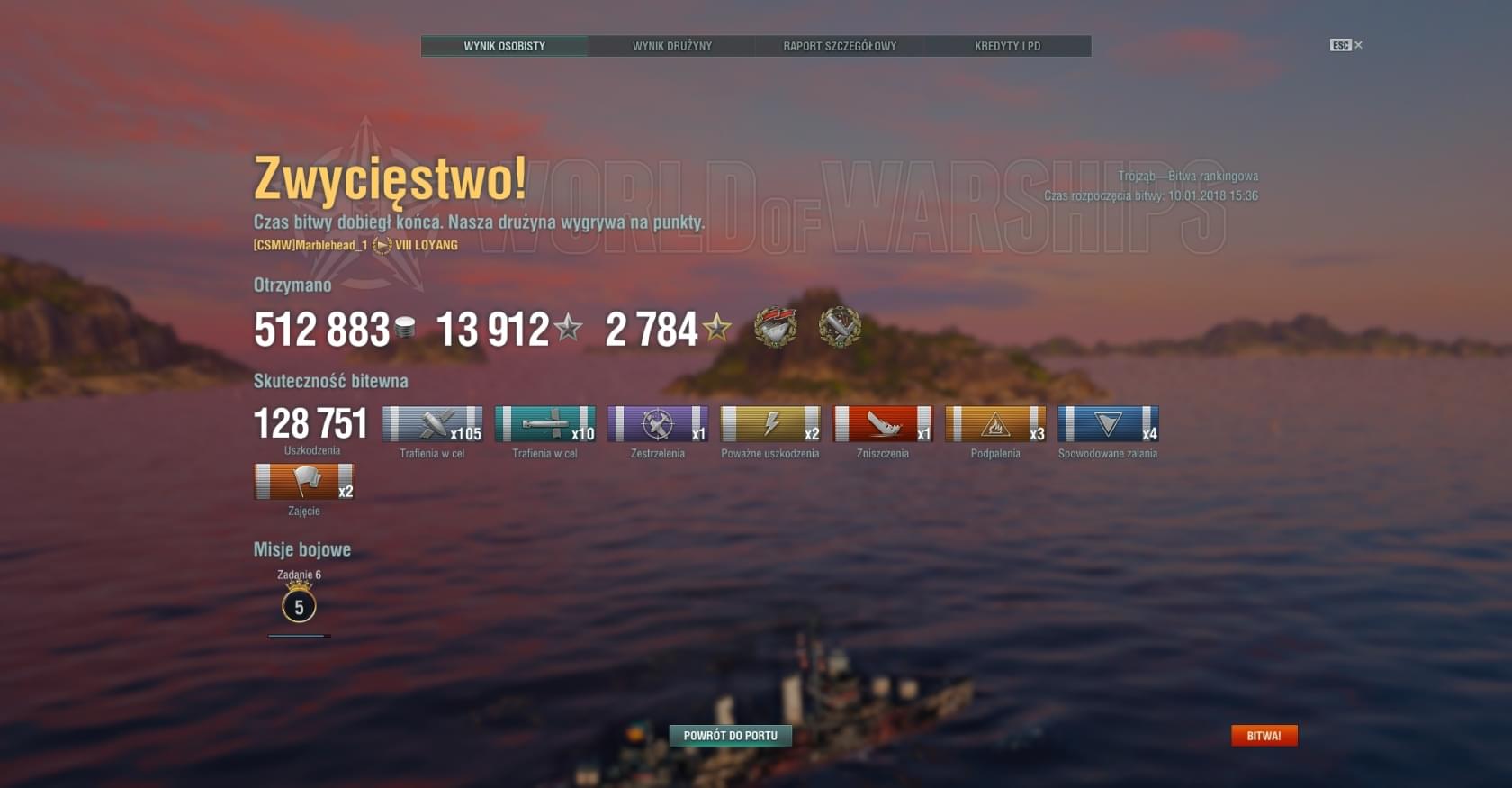This screenshot has height=788, width=1512.
Task: Select the Podpalenia fire ribbon
Action: pyautogui.click(x=995, y=424)
